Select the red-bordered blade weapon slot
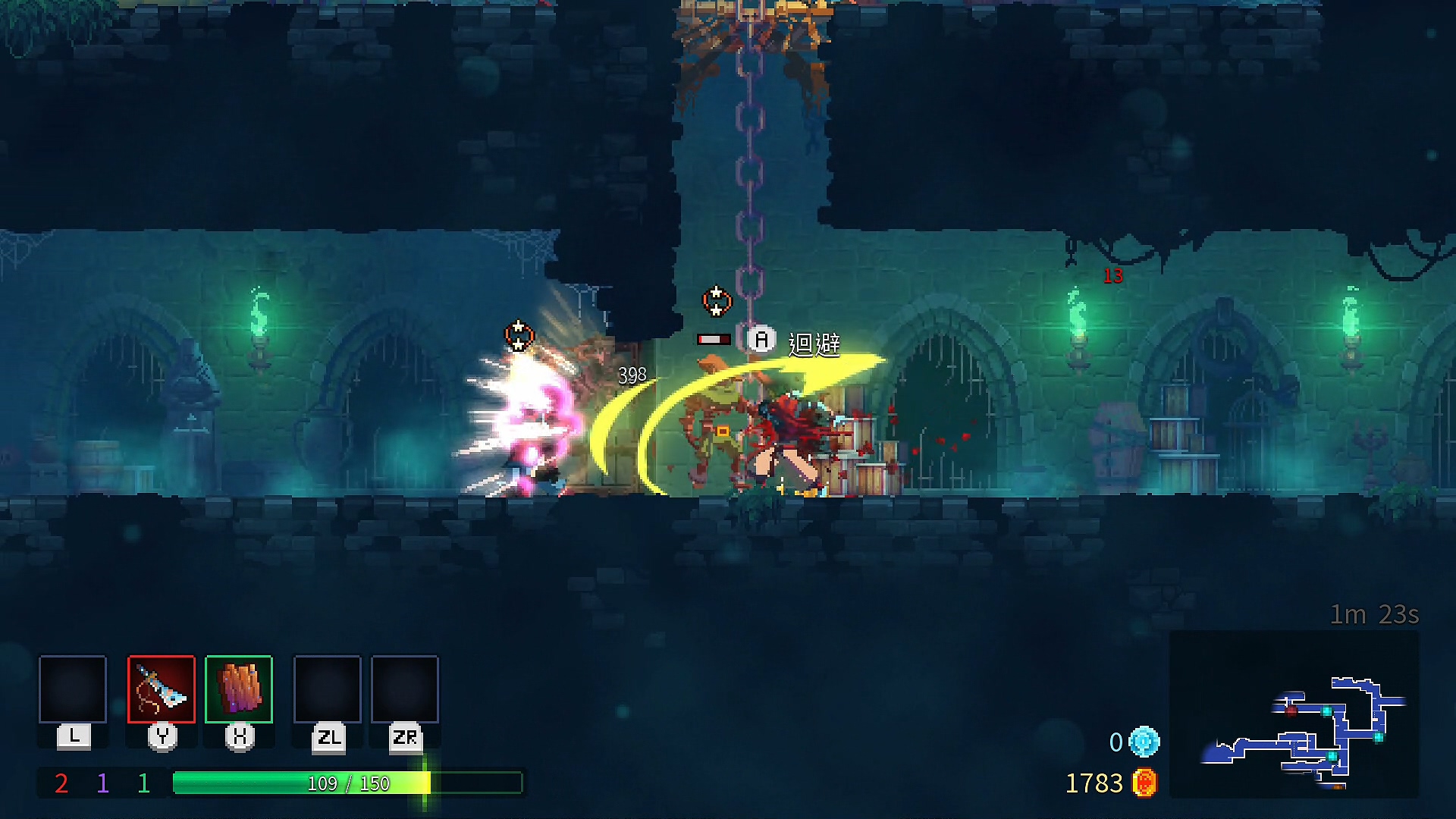1456x819 pixels. click(162, 689)
